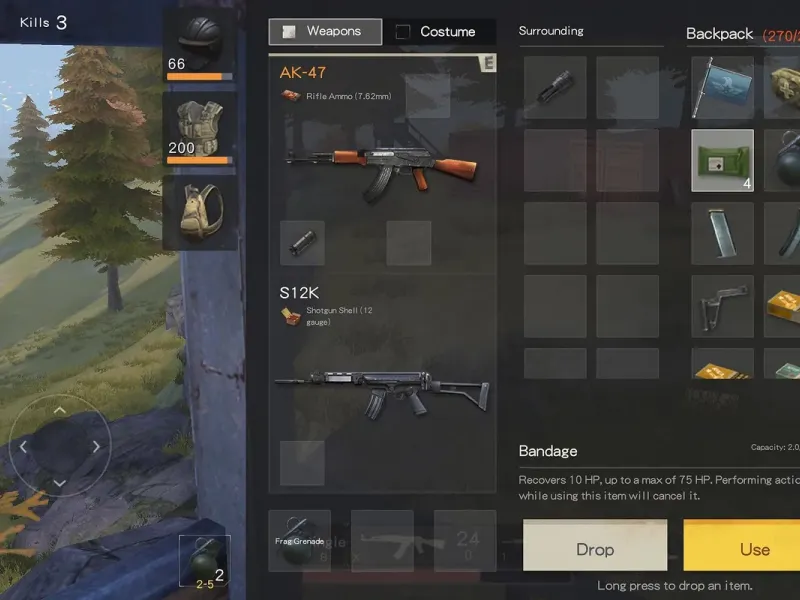Choose the equipped backpack slot
The width and height of the screenshot is (800, 600).
(200, 212)
